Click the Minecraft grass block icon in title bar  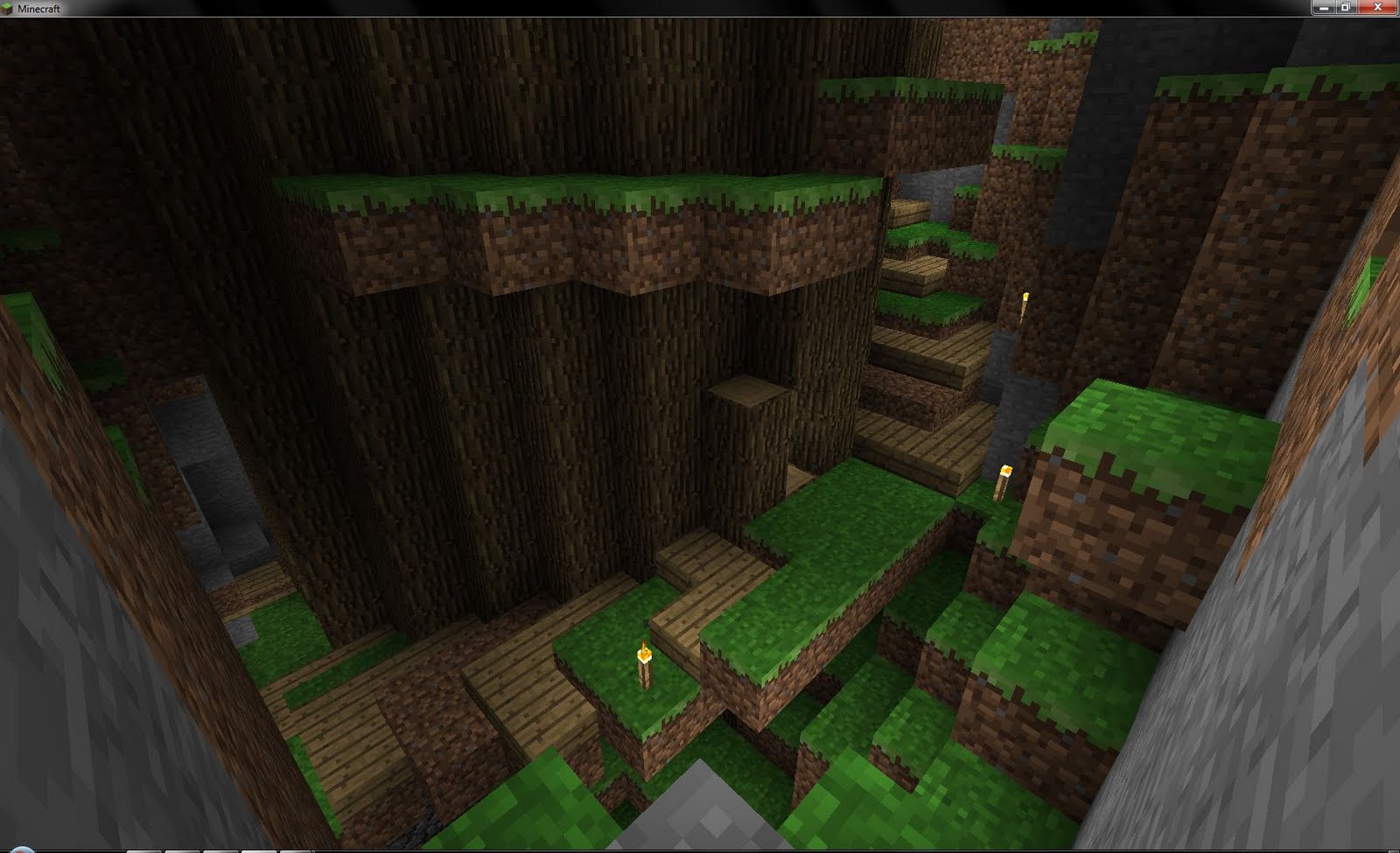tap(7, 8)
